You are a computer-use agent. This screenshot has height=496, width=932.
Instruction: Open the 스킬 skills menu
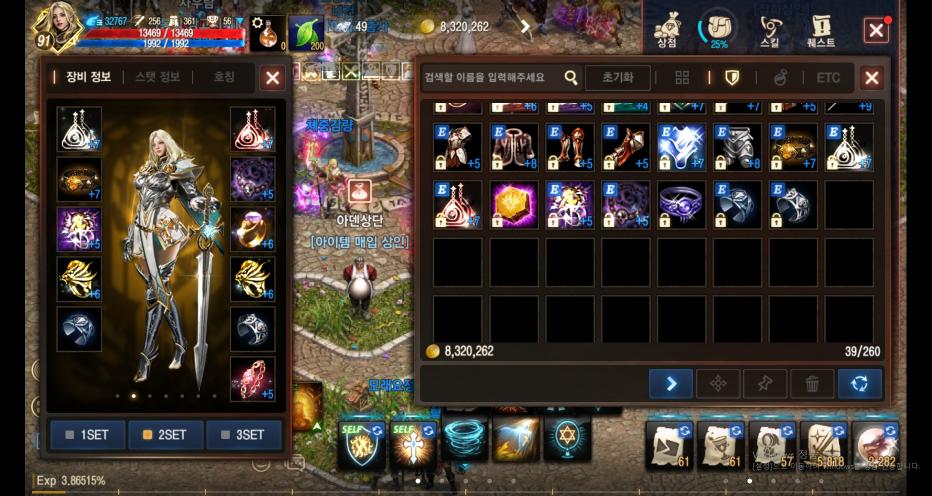pyautogui.click(x=770, y=30)
